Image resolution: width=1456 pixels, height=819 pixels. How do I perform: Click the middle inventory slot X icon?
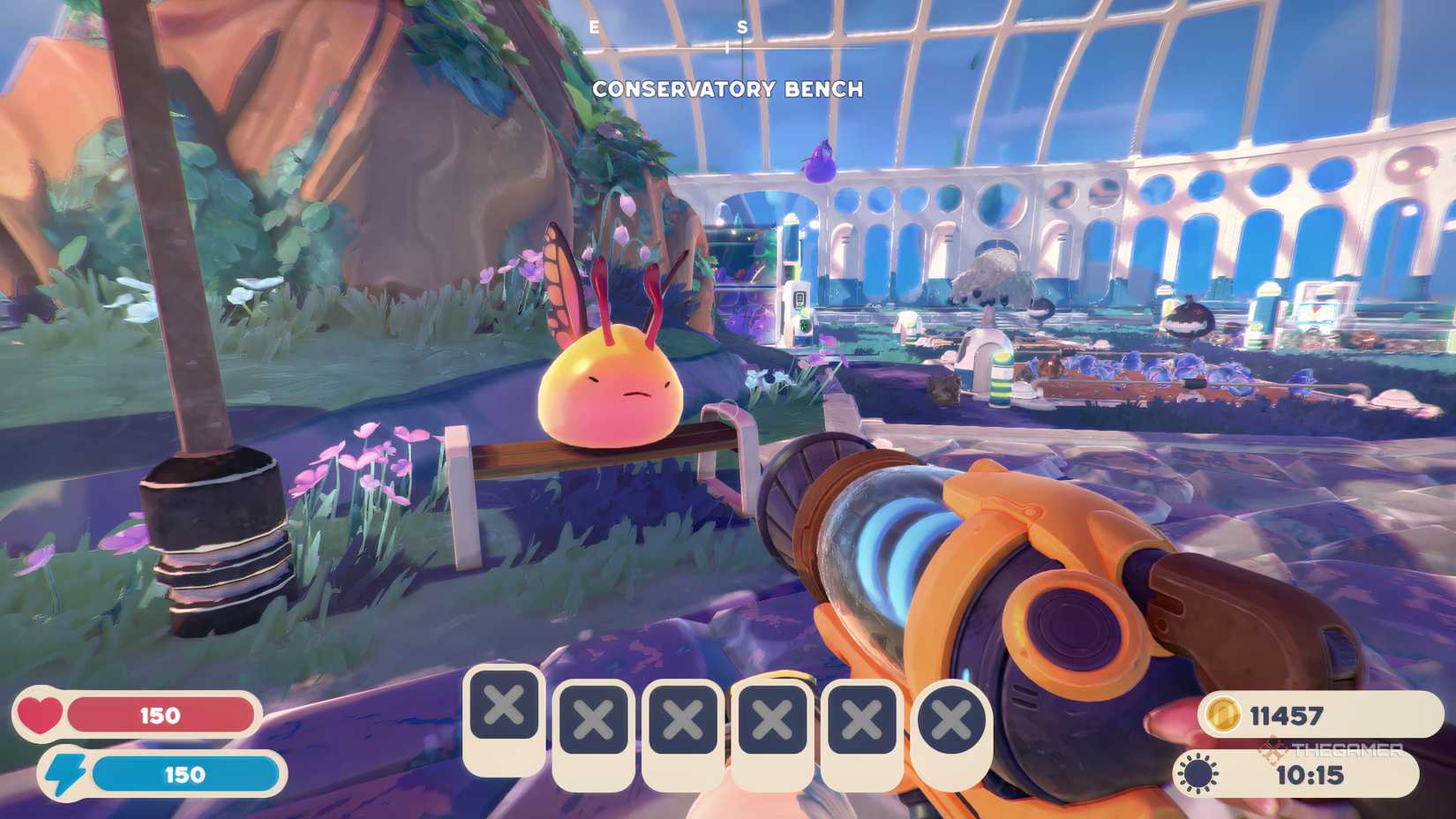tap(683, 719)
